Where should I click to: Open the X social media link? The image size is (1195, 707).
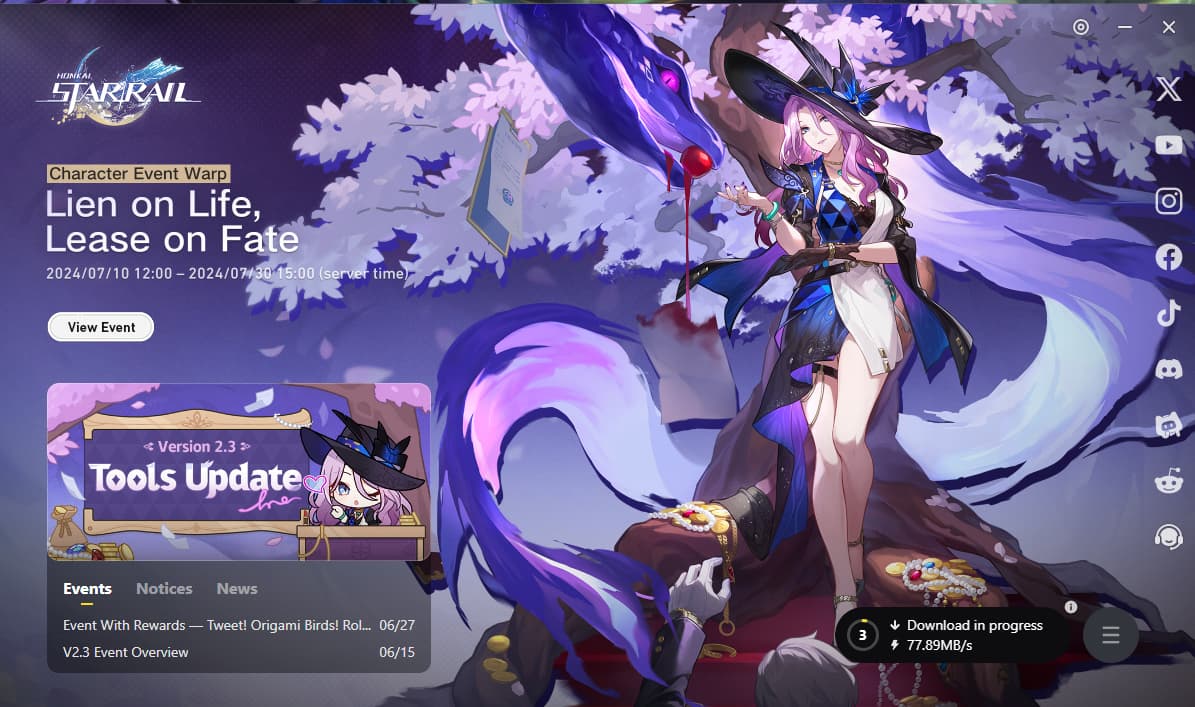coord(1168,90)
